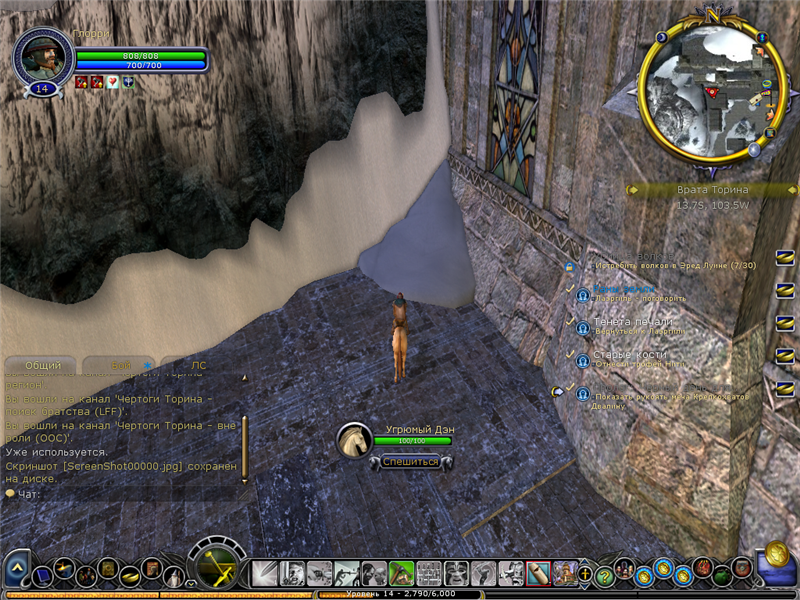Open the ЛС private messages tab
Image resolution: width=800 pixels, height=600 pixels.
(x=199, y=366)
